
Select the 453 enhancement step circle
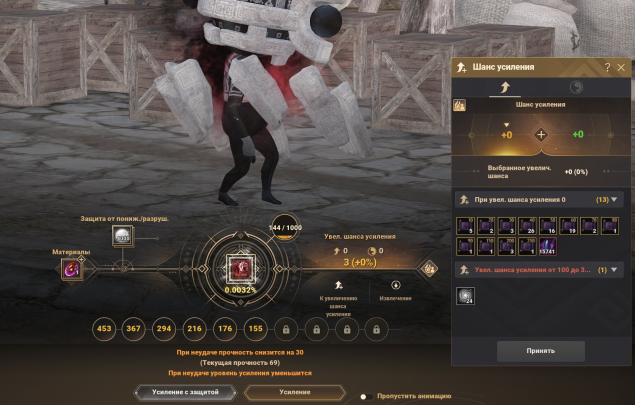(103, 328)
